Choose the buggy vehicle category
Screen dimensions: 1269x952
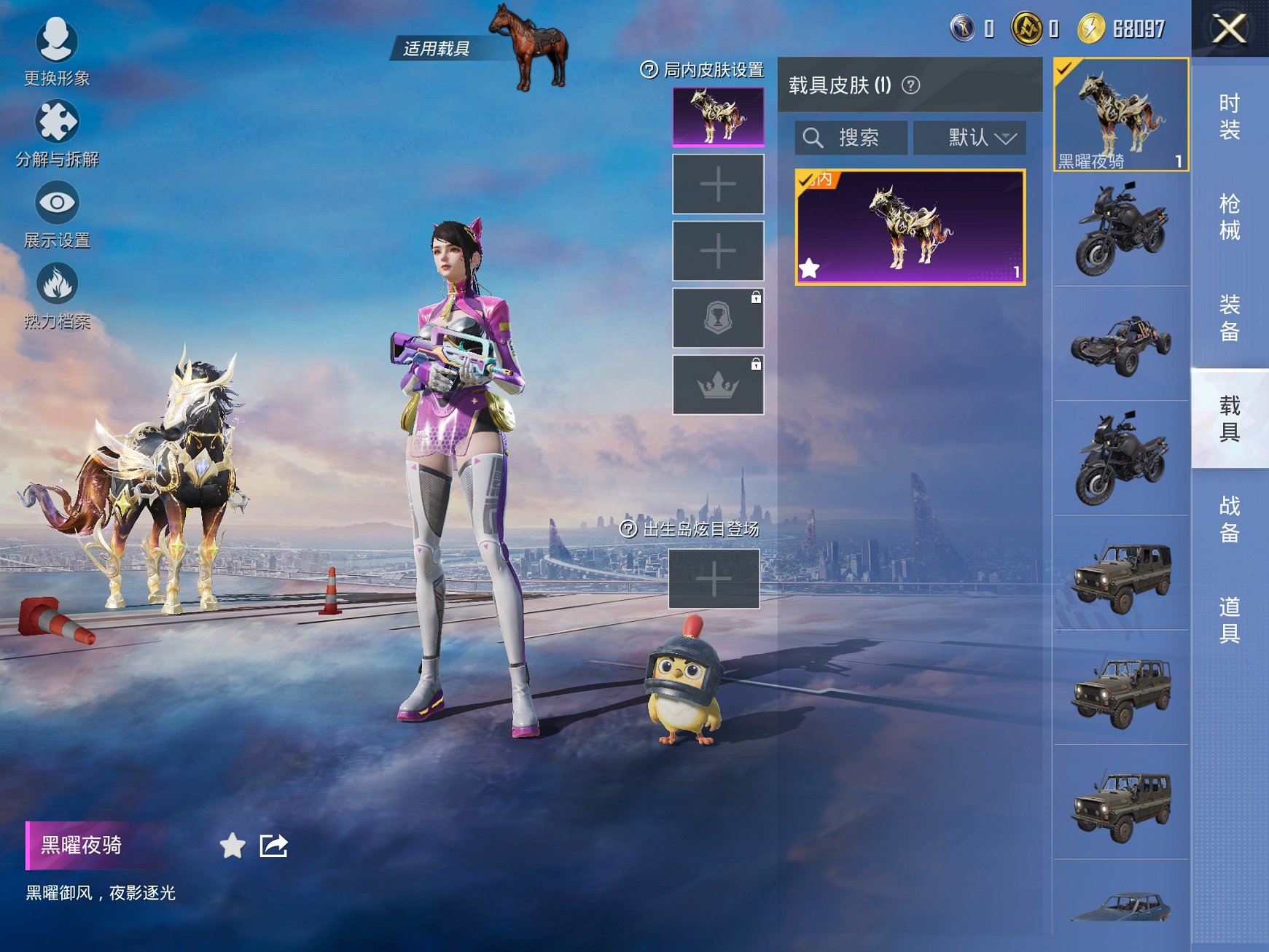[1120, 344]
